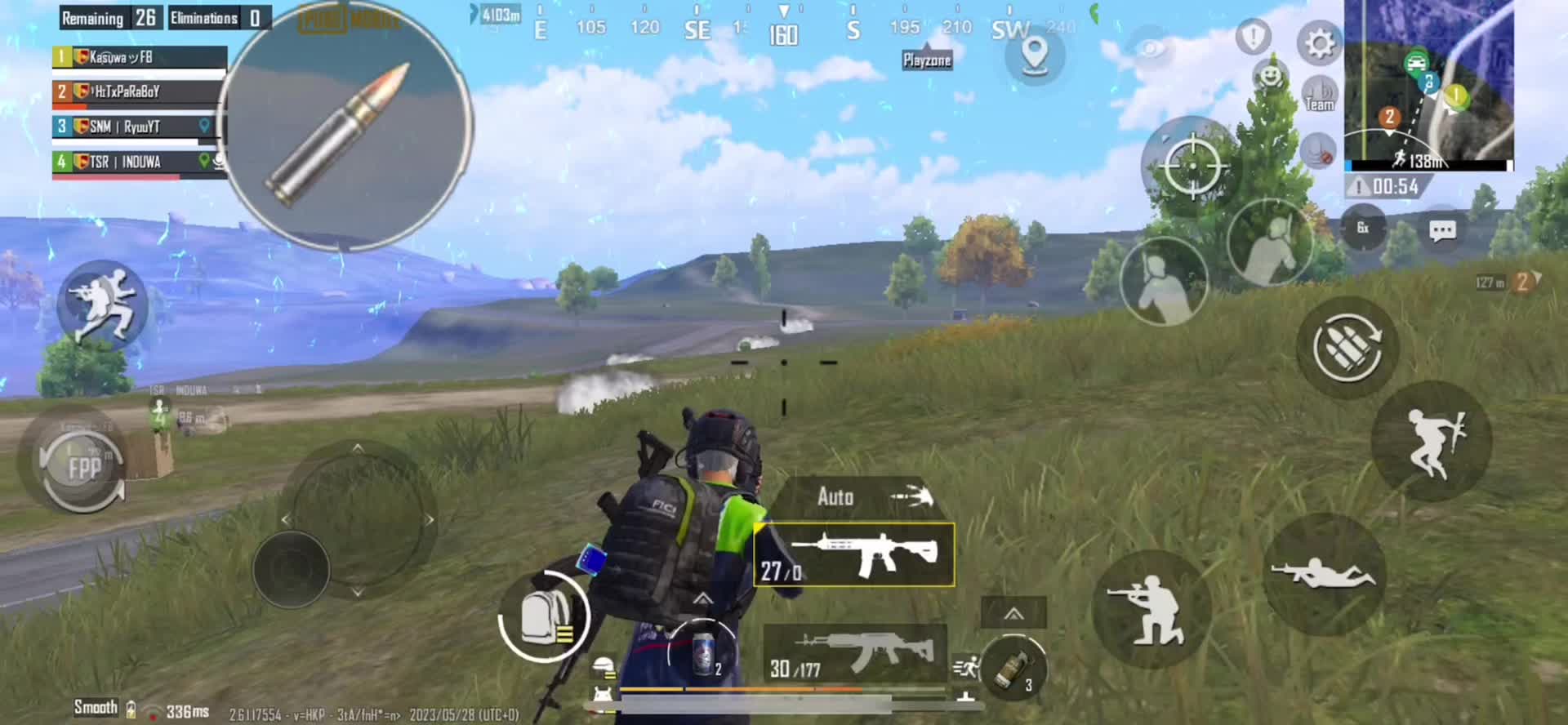Tap the crouch button
1568x725 pixels.
point(1151,609)
